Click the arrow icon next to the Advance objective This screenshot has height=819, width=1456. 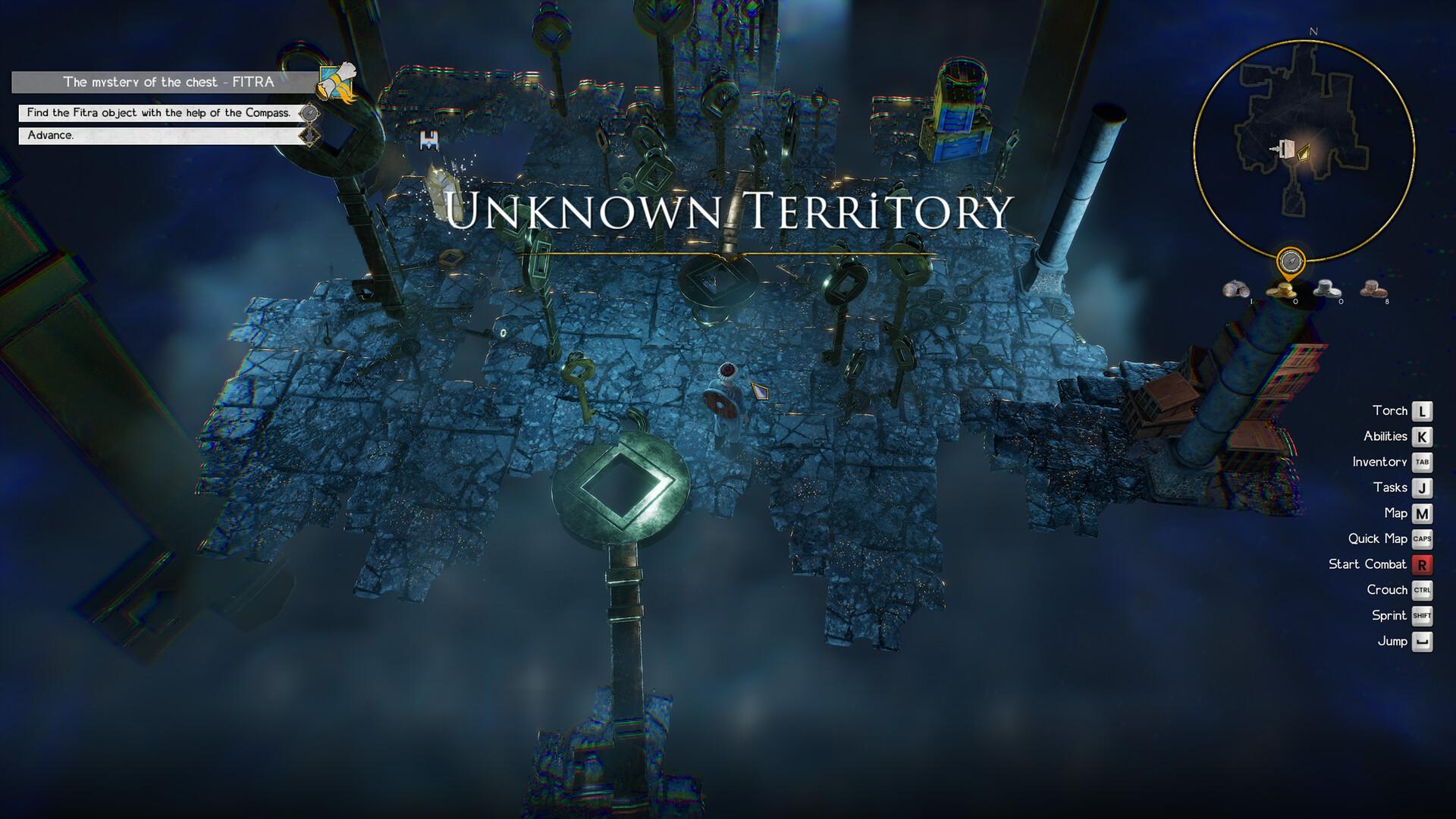(310, 136)
